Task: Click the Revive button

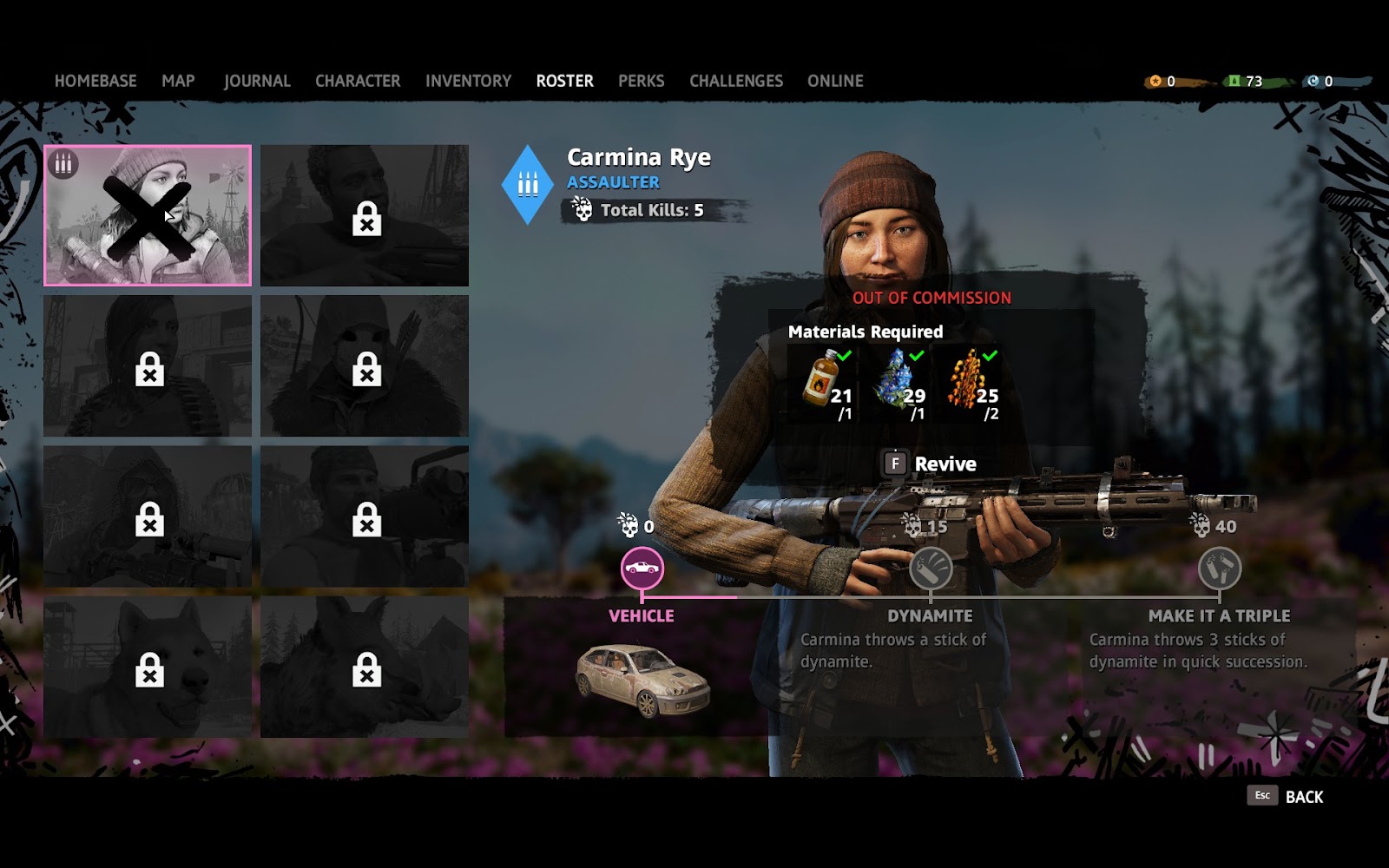Action: 930,464
